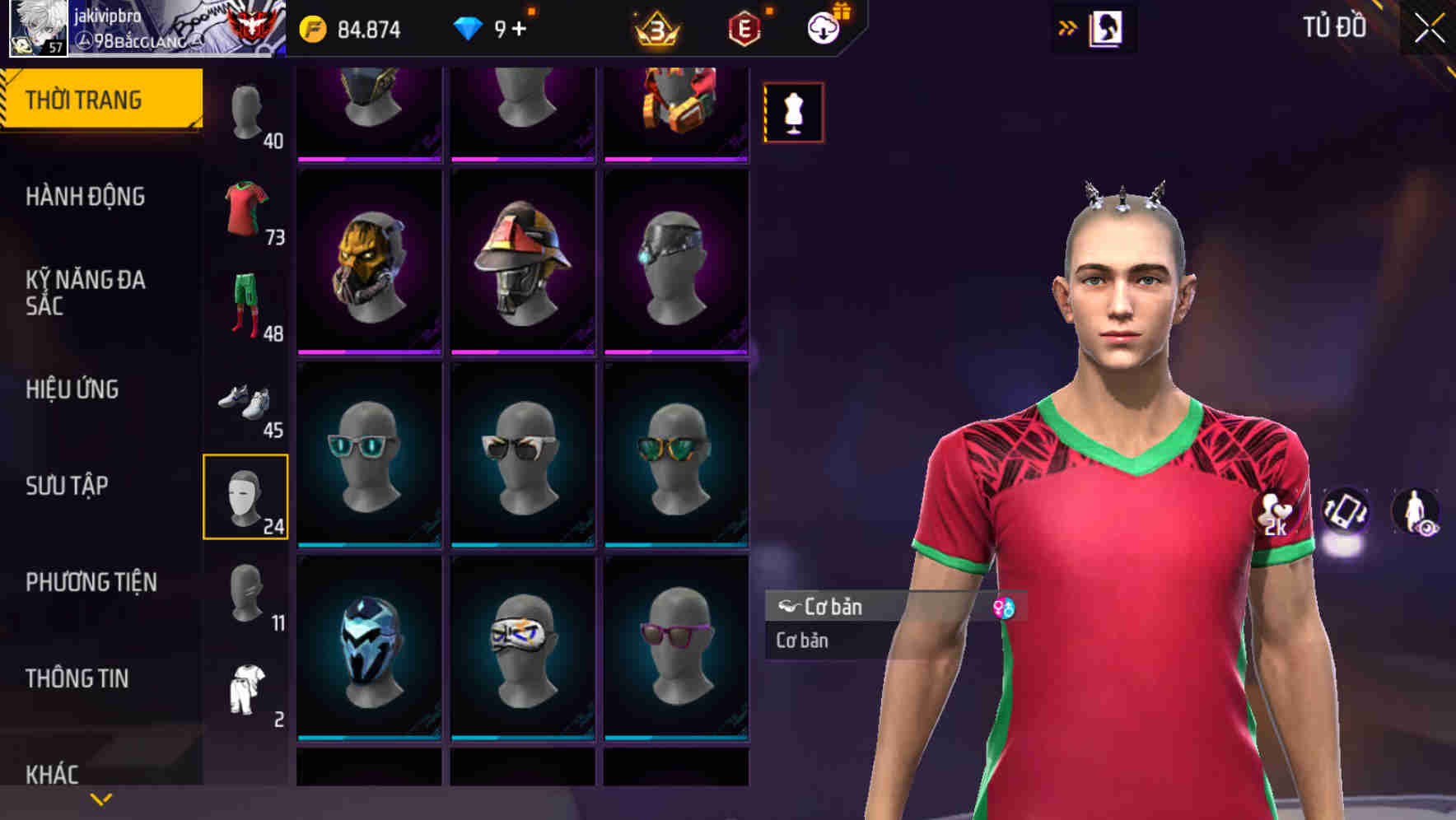Click the Elite pass E badge

pos(744,27)
